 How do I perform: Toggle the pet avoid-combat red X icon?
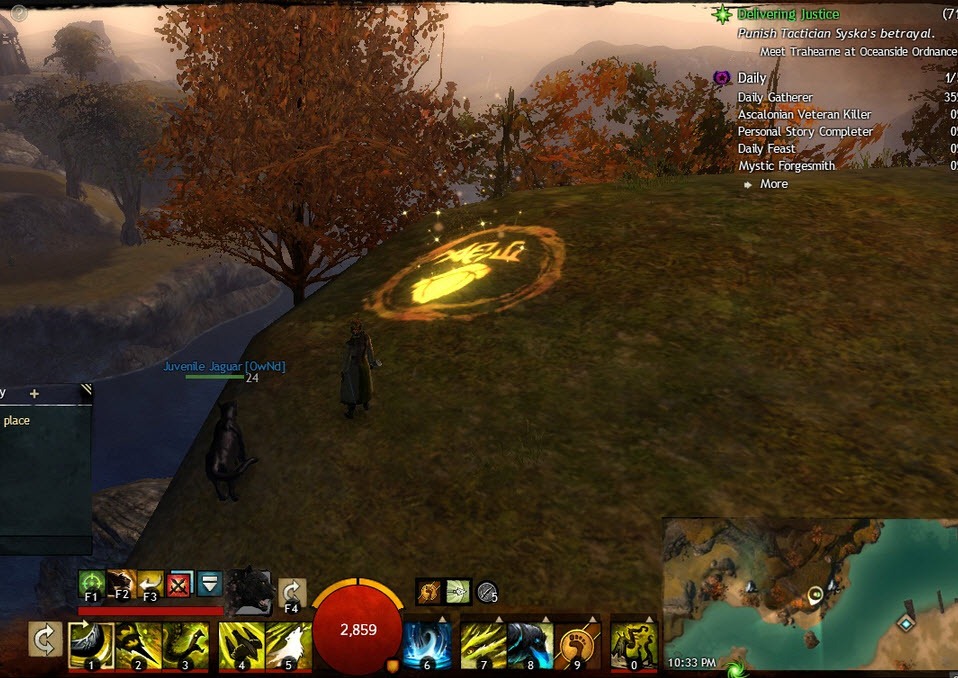[x=181, y=583]
